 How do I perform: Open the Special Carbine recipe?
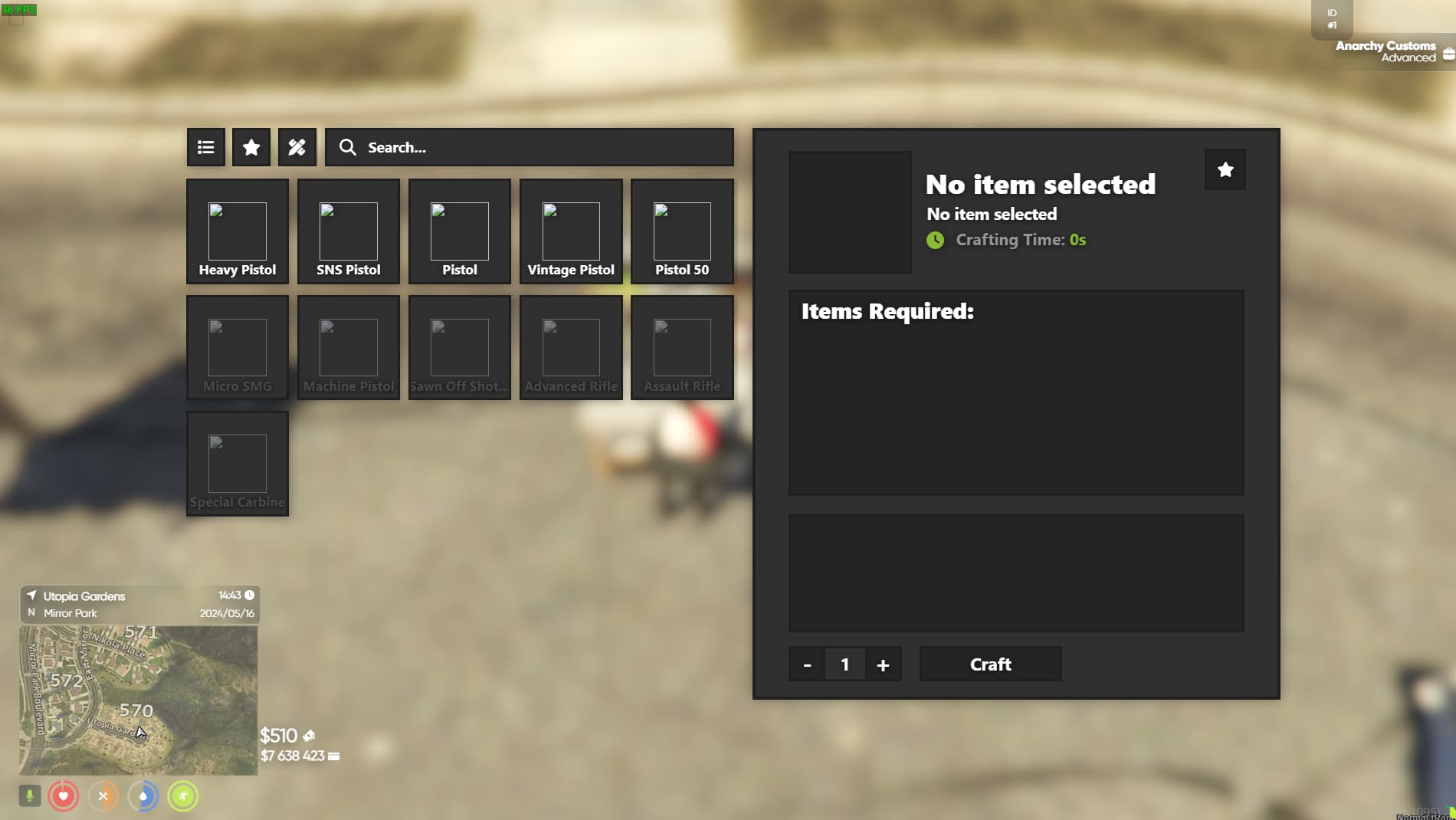click(x=237, y=464)
